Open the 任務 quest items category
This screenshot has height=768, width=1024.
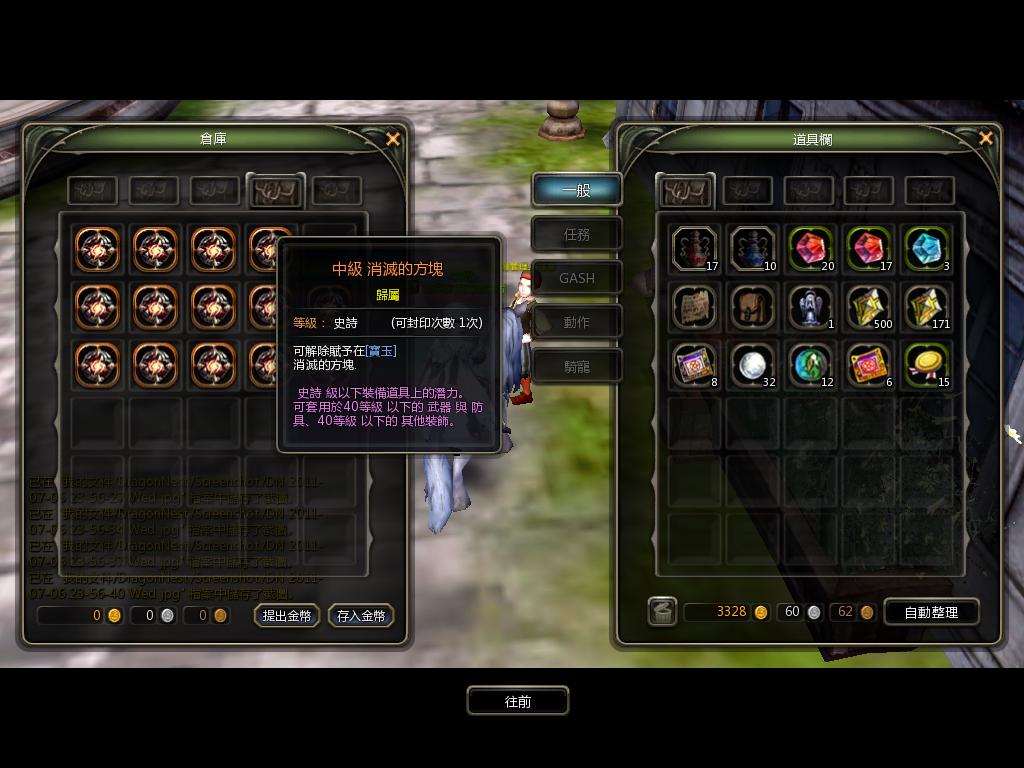tap(576, 234)
